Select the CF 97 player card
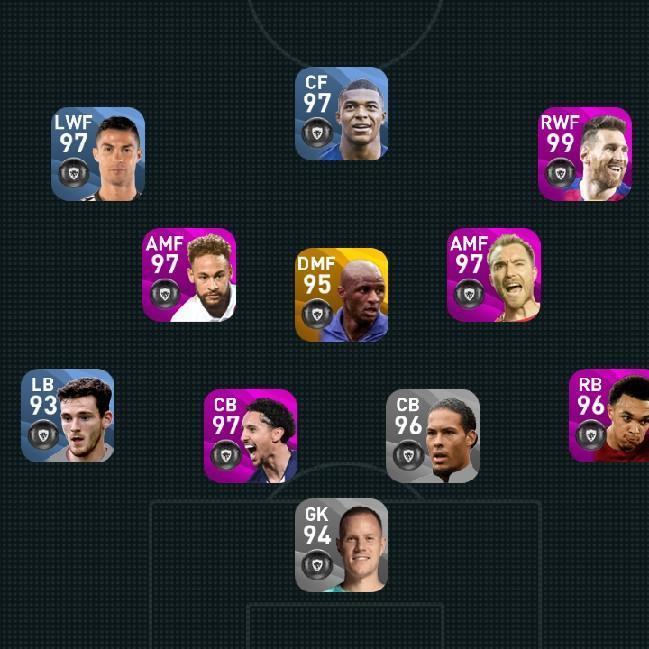The width and height of the screenshot is (649, 649). point(341,114)
